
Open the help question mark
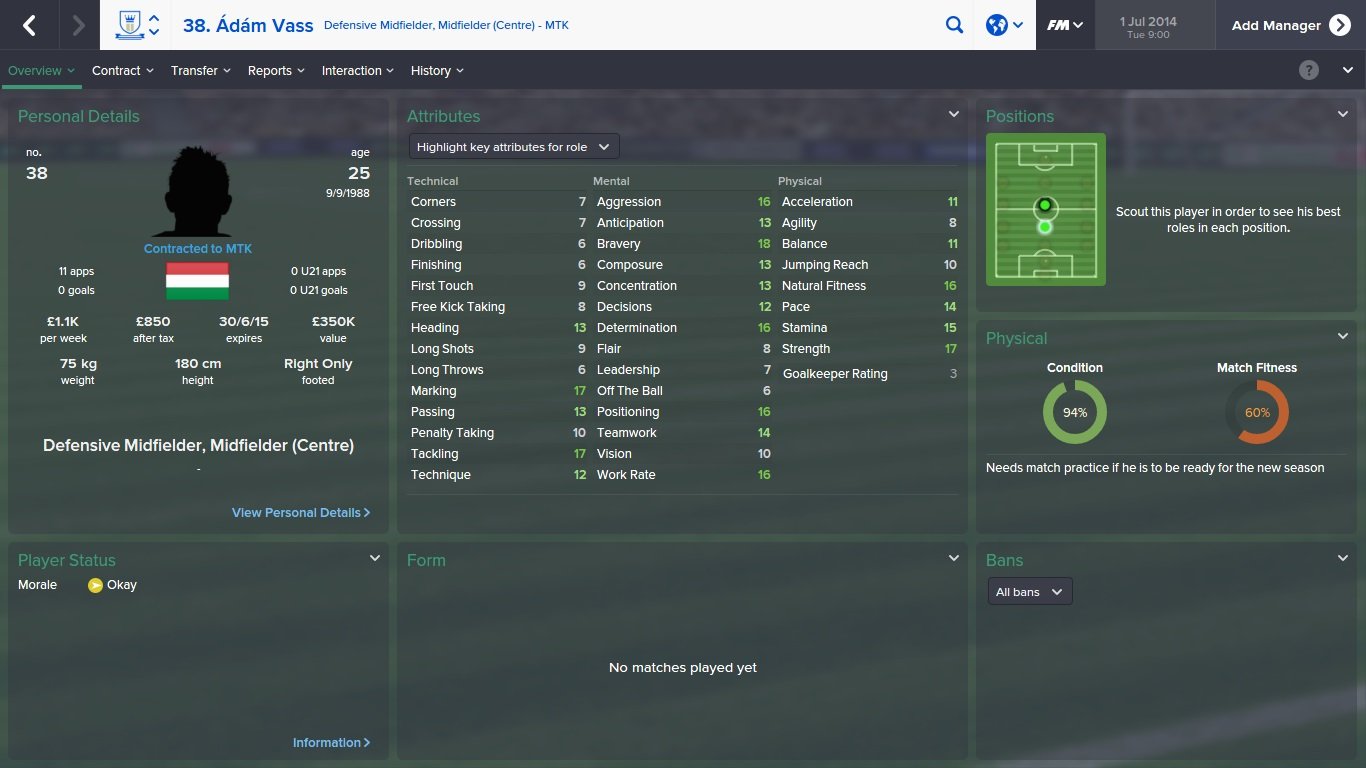[x=1308, y=70]
